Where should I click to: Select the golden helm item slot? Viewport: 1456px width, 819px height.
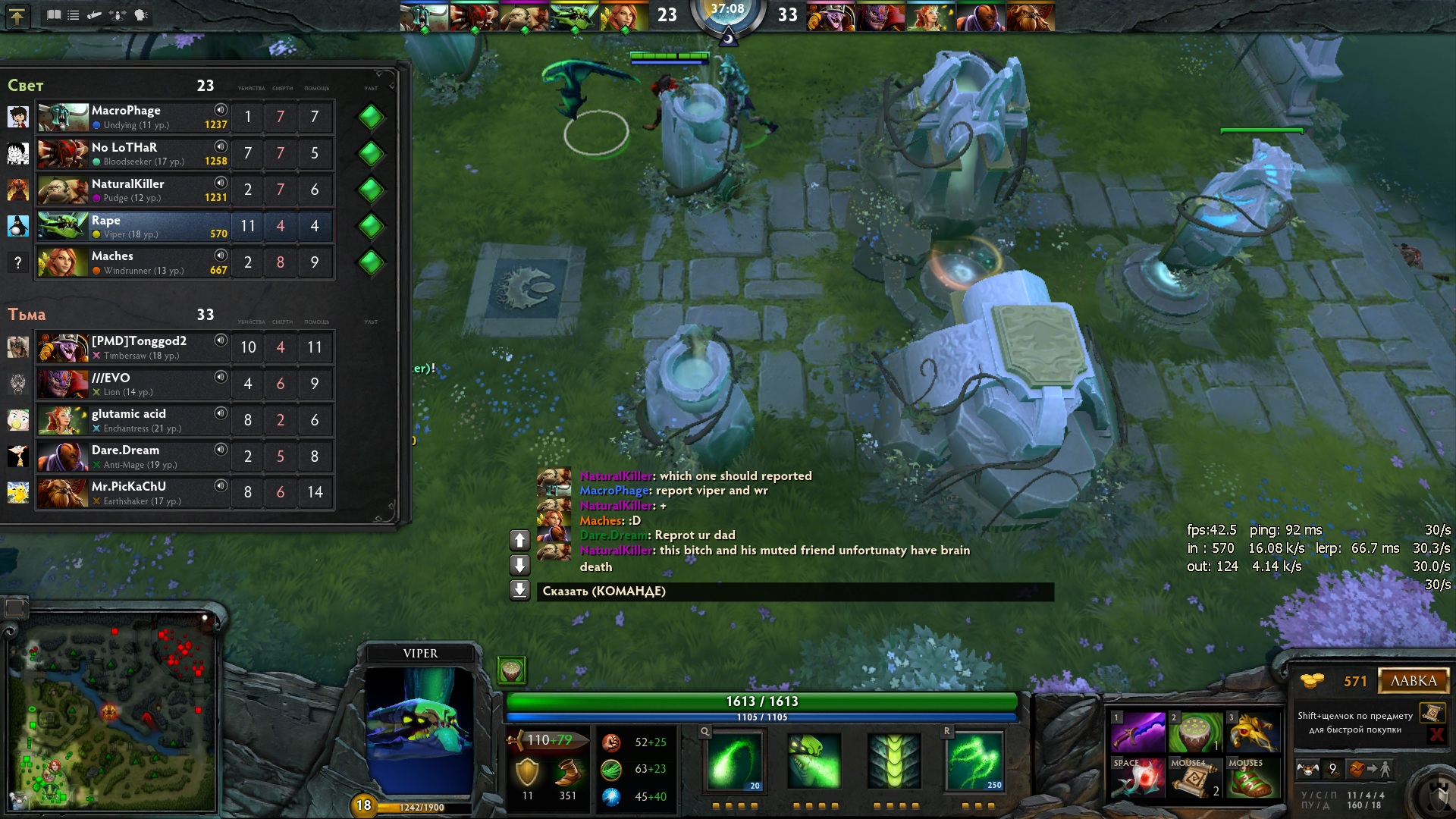coord(1253,732)
